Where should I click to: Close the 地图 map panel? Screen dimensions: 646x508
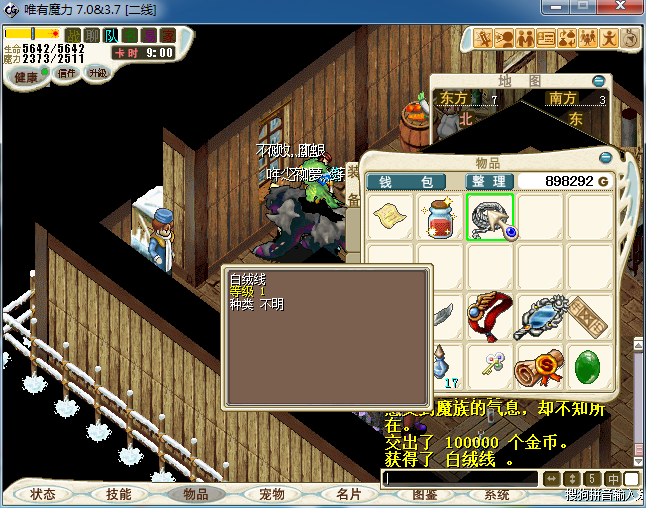pos(598,80)
